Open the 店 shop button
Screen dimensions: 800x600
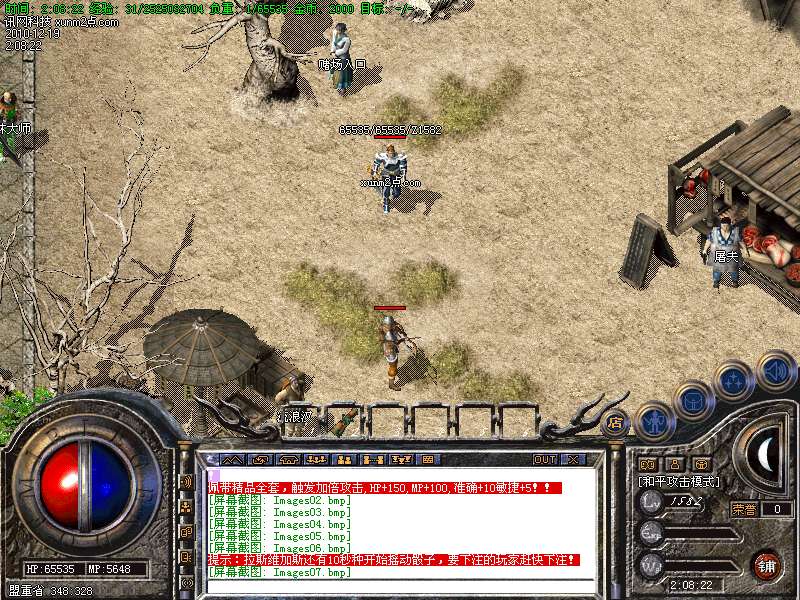click(616, 423)
